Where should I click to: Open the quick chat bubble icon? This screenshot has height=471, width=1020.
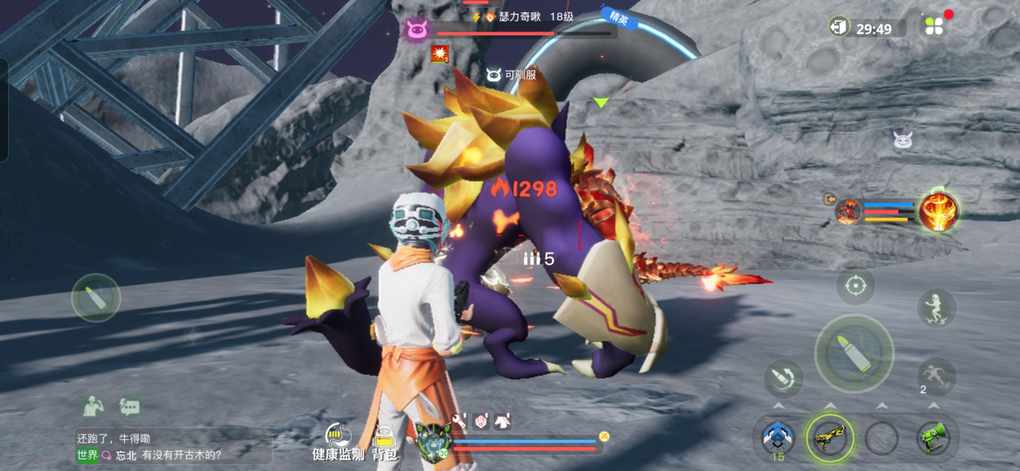coord(130,407)
